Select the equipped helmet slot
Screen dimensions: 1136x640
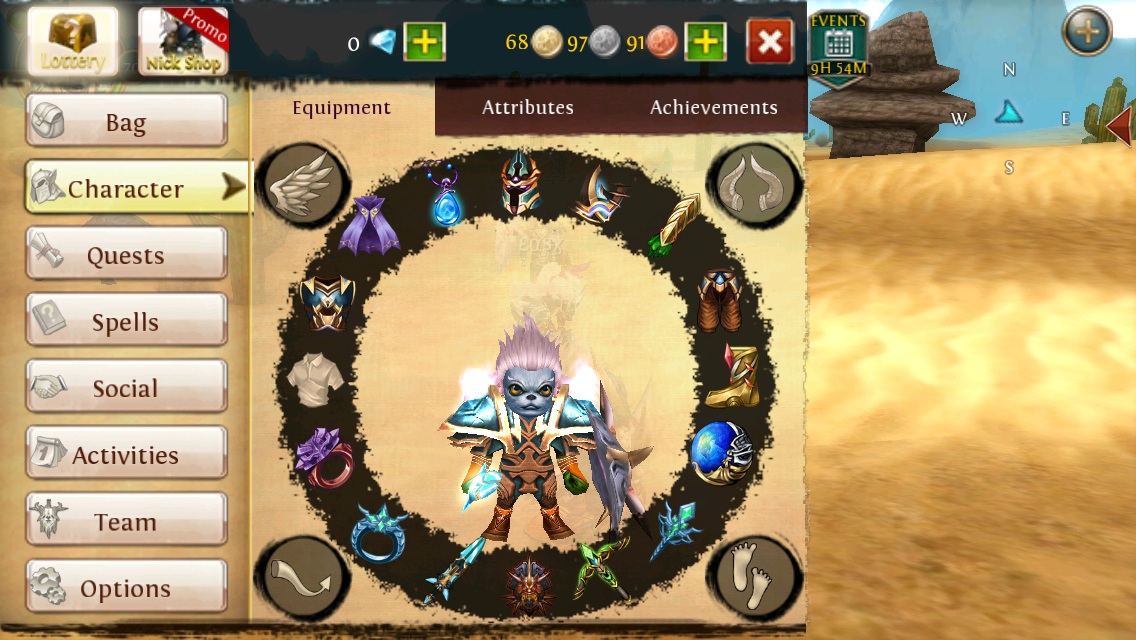(521, 181)
